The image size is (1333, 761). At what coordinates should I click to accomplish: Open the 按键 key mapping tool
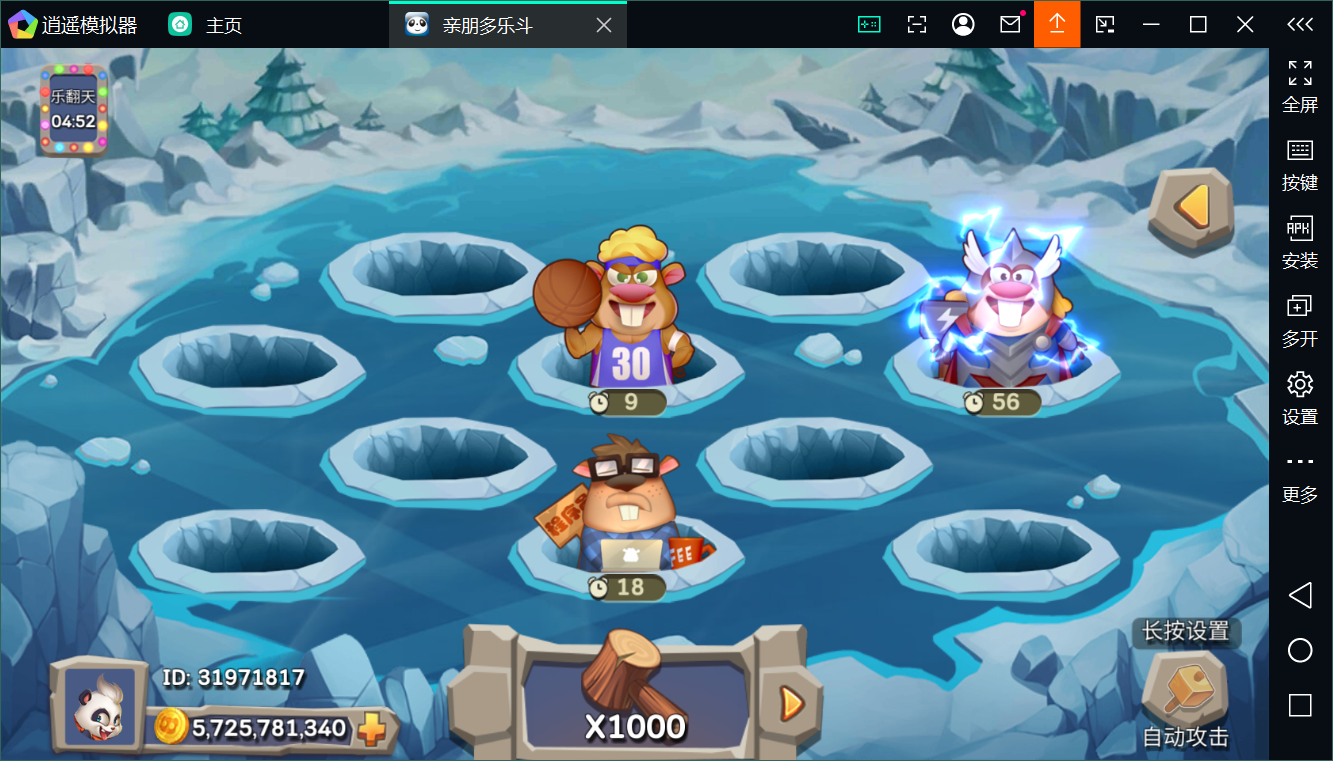(1300, 164)
